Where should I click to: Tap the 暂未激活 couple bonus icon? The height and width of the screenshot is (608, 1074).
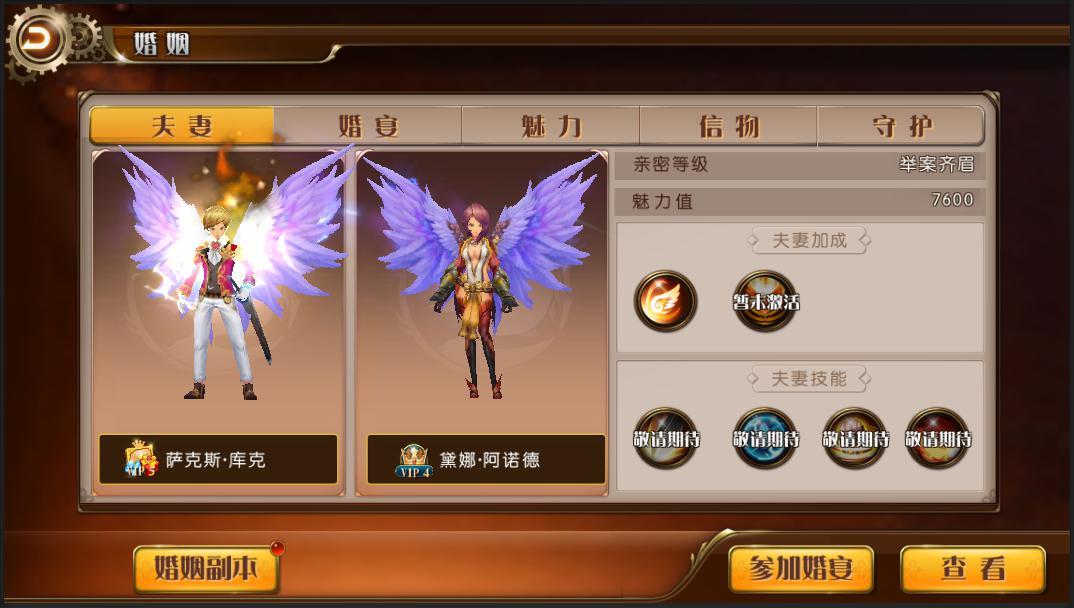click(765, 301)
